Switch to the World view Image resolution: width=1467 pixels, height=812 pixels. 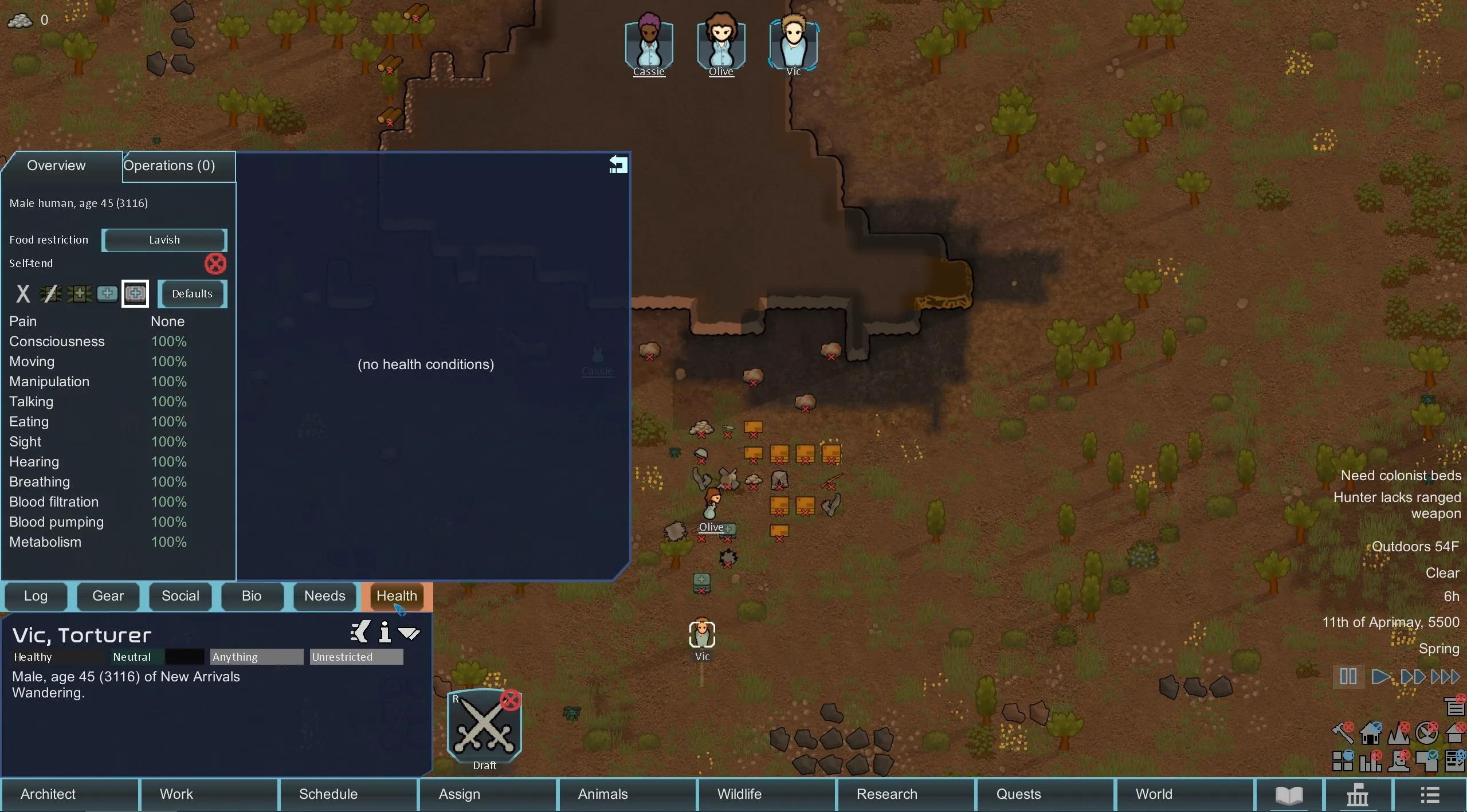coord(1154,794)
